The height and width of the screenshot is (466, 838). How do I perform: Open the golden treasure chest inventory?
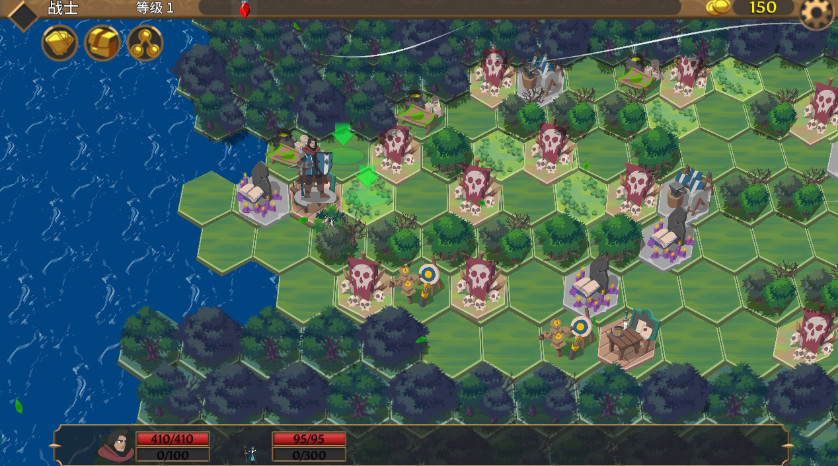point(103,43)
